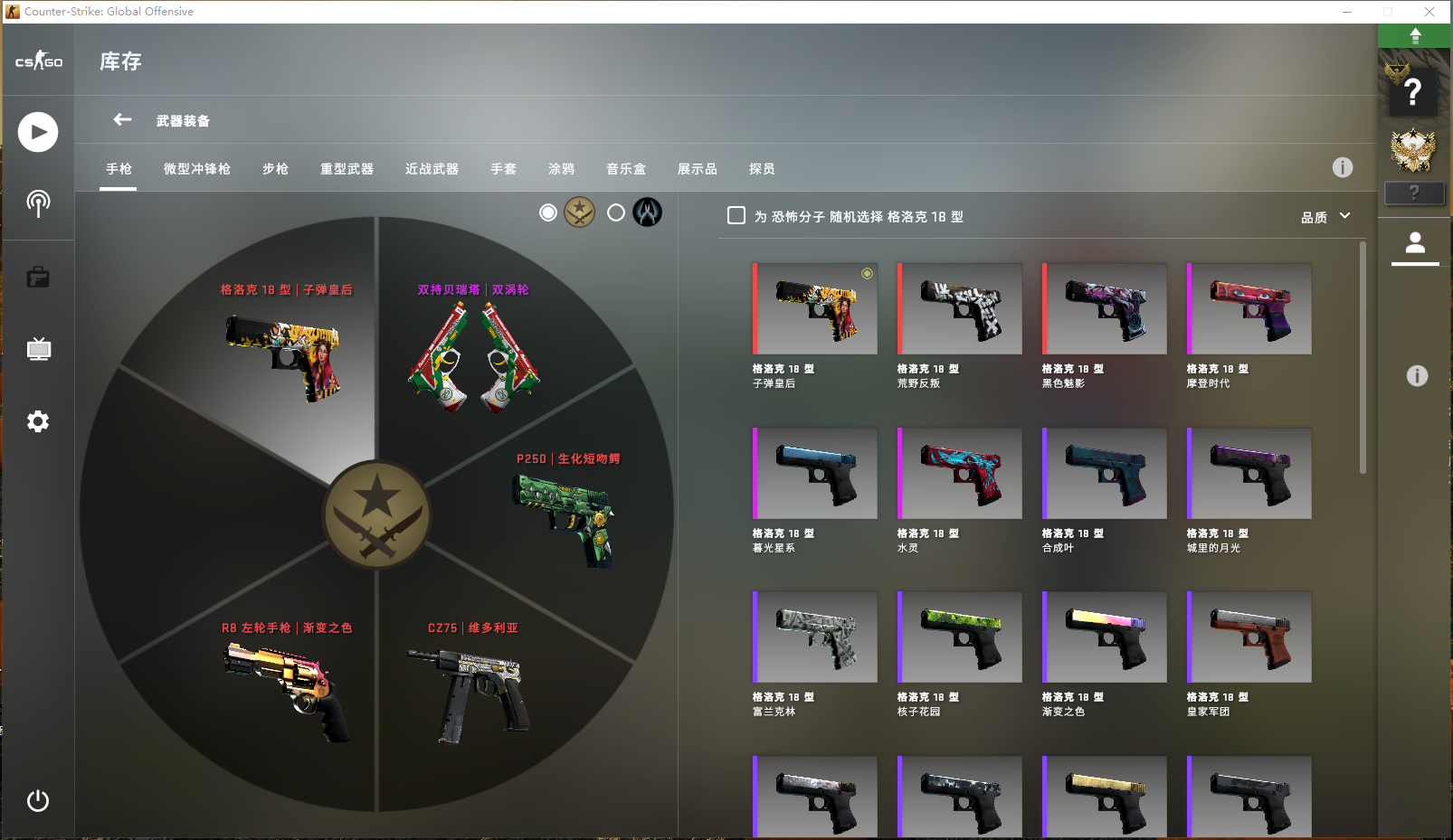Switch to the 步枪 tab
This screenshot has height=840, width=1453.
(x=275, y=169)
